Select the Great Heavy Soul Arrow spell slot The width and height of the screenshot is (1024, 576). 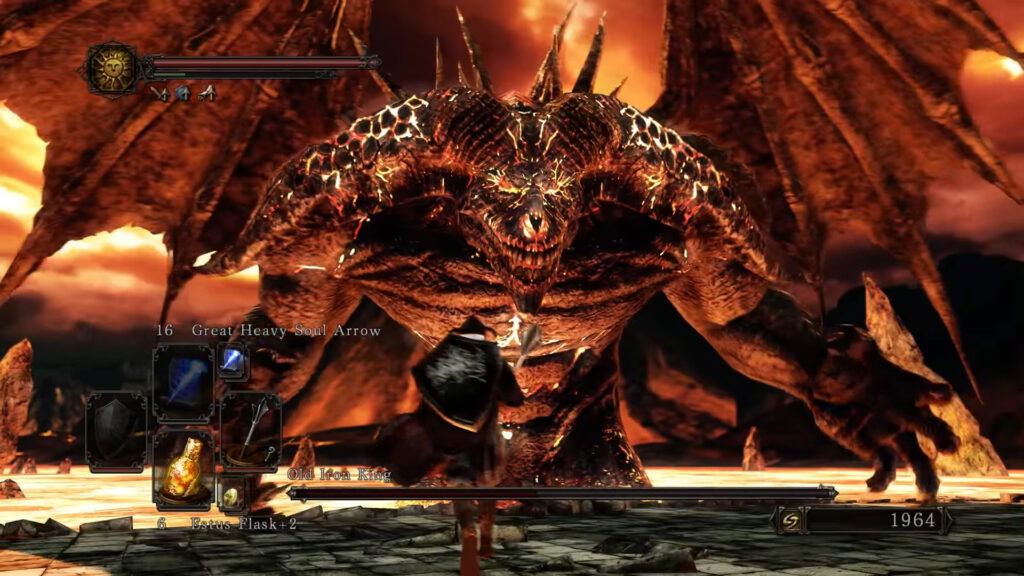[183, 383]
